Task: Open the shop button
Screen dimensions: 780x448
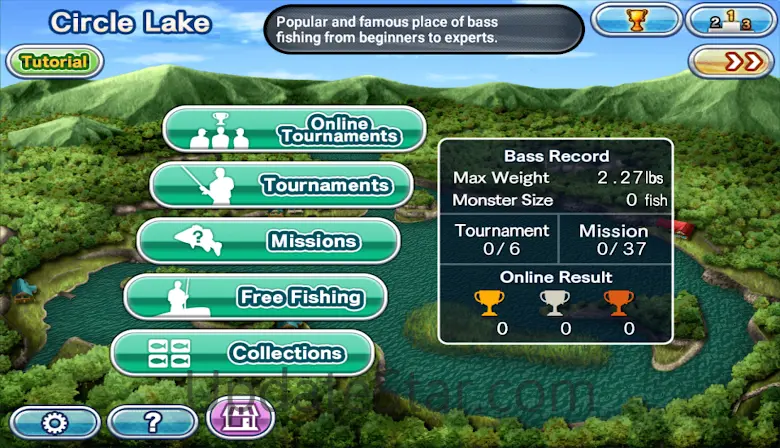Action: tap(240, 418)
